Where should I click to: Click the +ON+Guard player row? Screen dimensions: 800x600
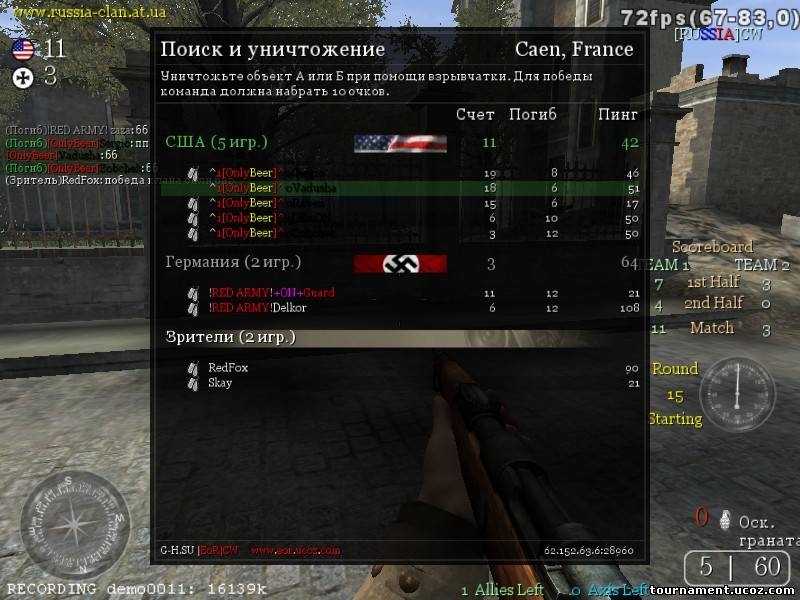tap(400, 293)
